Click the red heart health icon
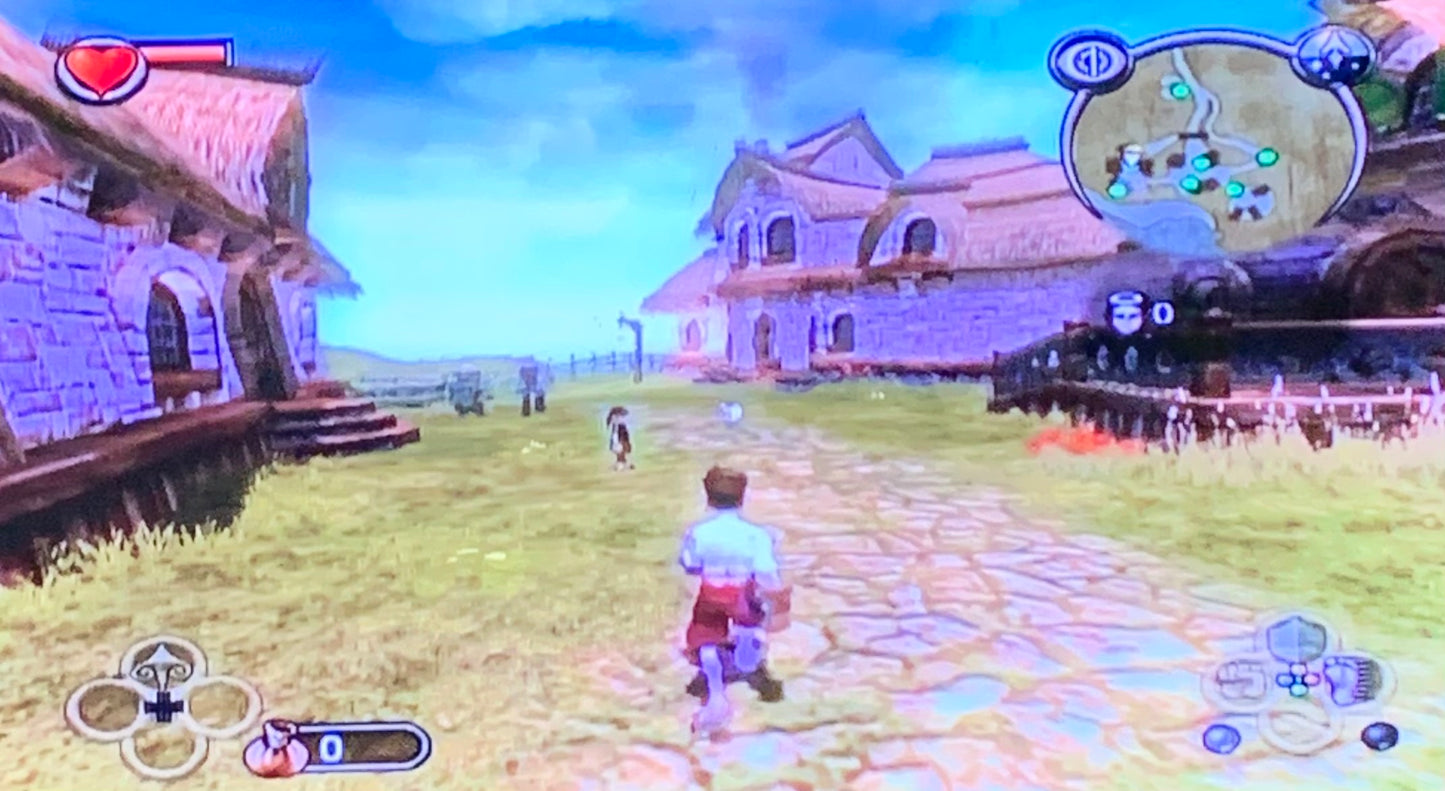Screen dimensions: 1445x791 pos(101,68)
